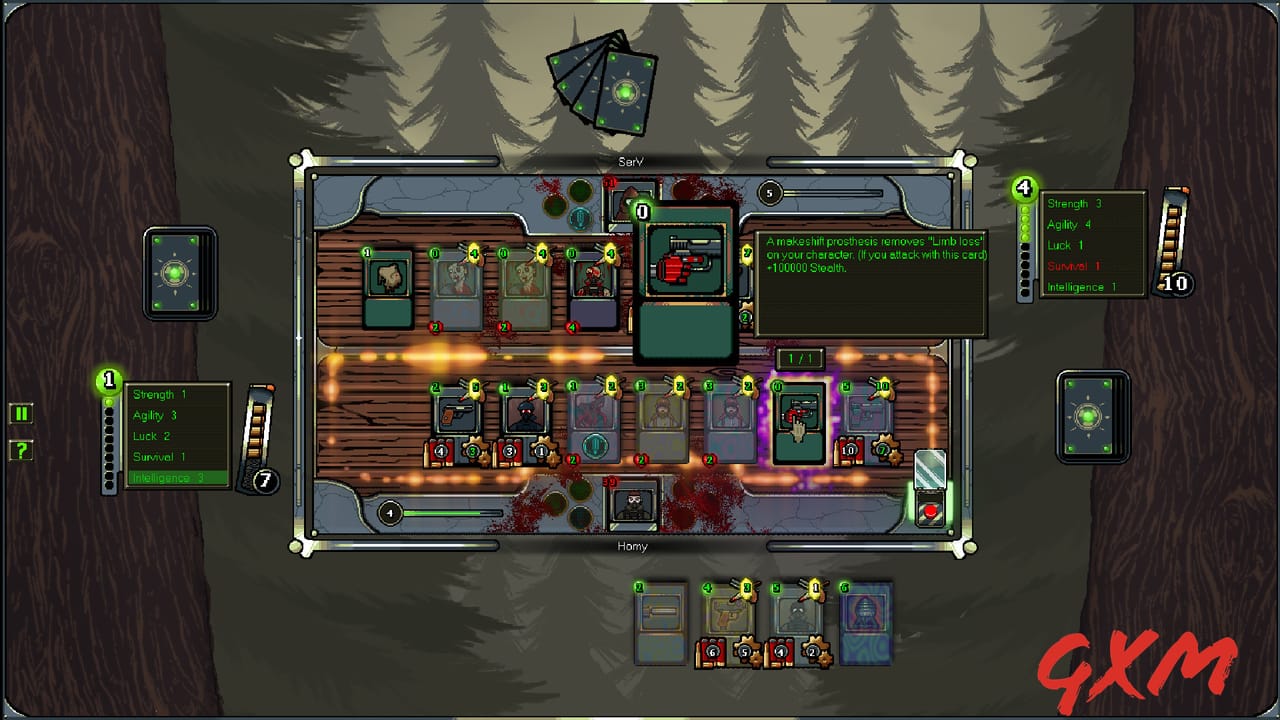Click the gas mask card in your hand
The width and height of the screenshot is (1280, 720).
pyautogui.click(x=795, y=618)
